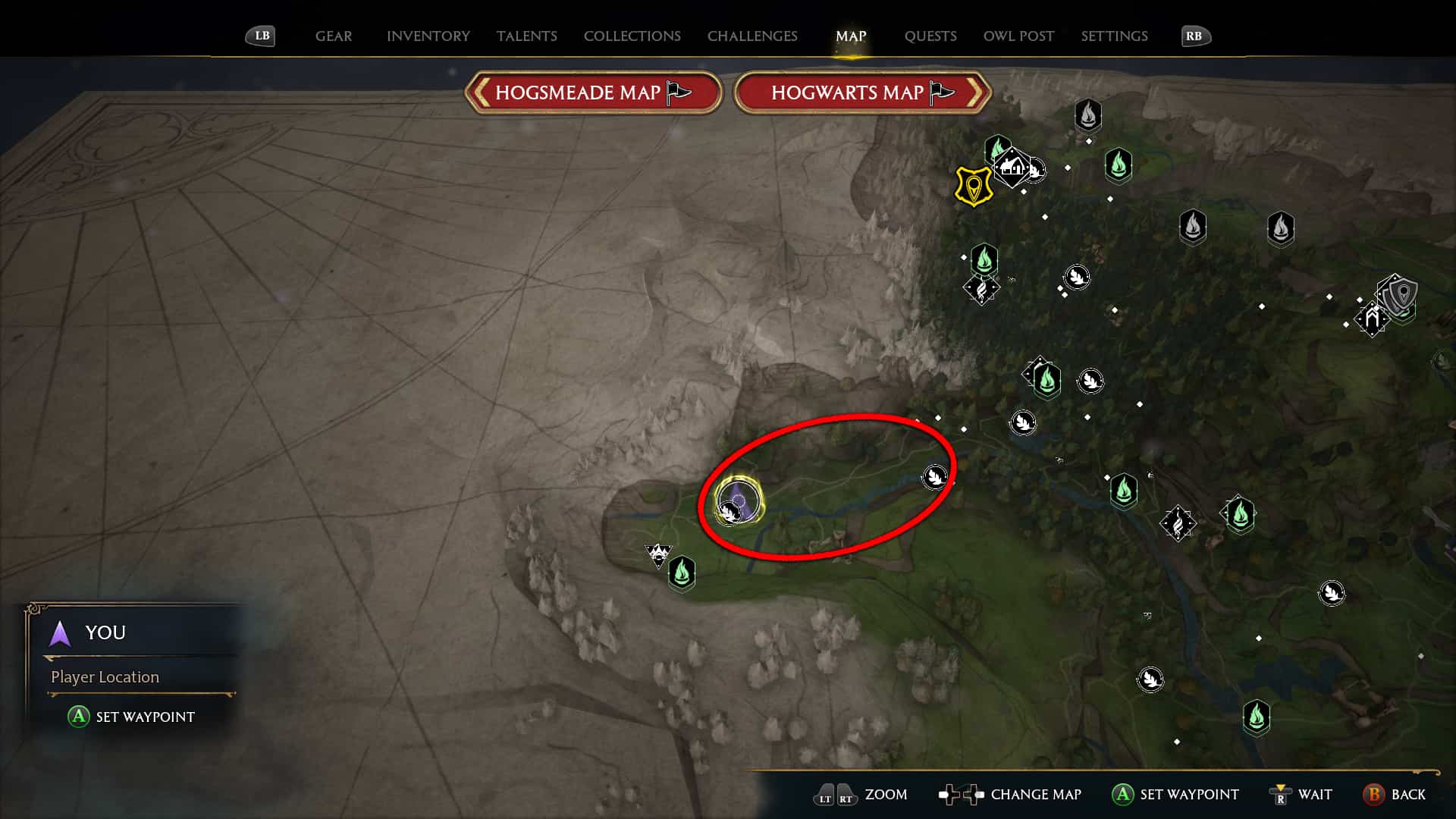
Task: Go to the Collections tab
Action: 632,36
